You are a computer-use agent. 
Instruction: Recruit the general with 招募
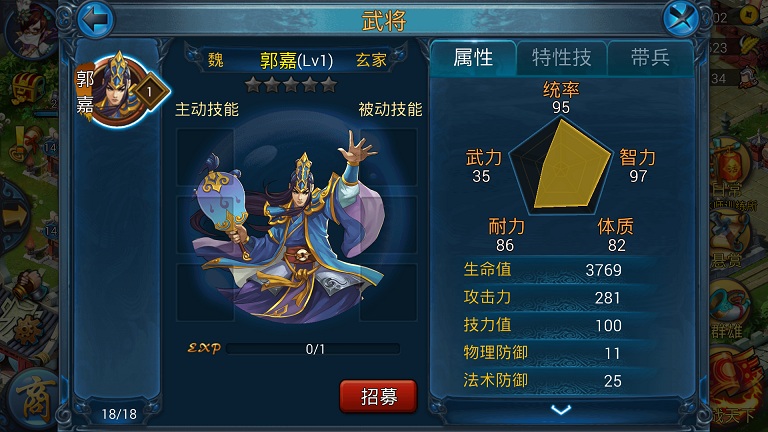378,395
